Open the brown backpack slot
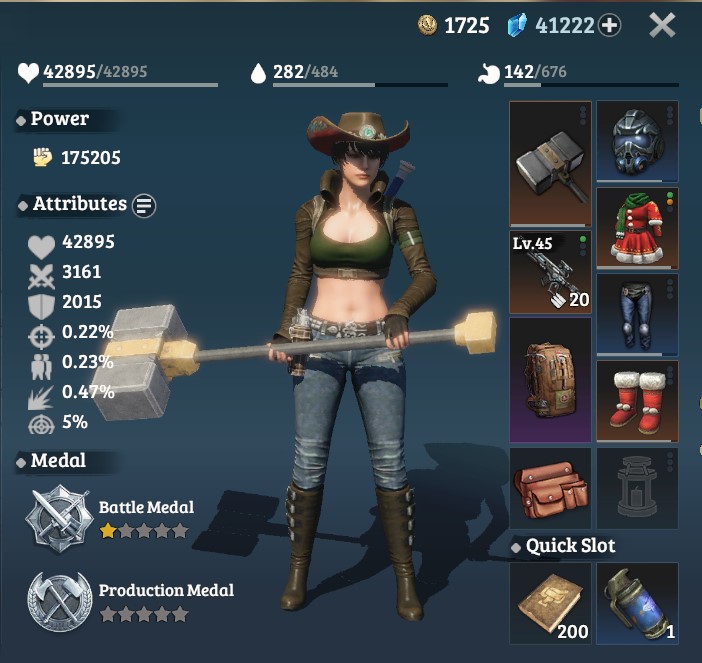702x663 pixels. pos(550,380)
